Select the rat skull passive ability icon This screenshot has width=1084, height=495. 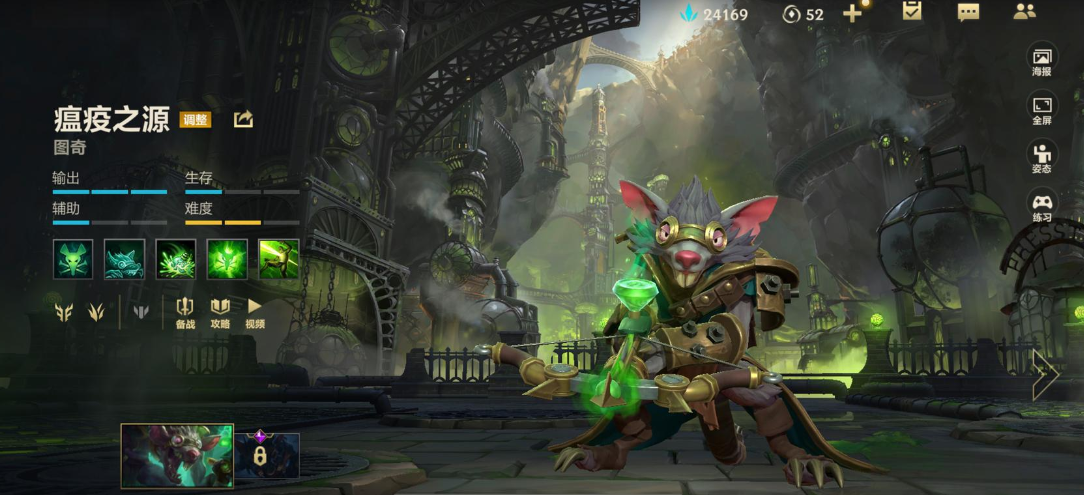point(73,259)
